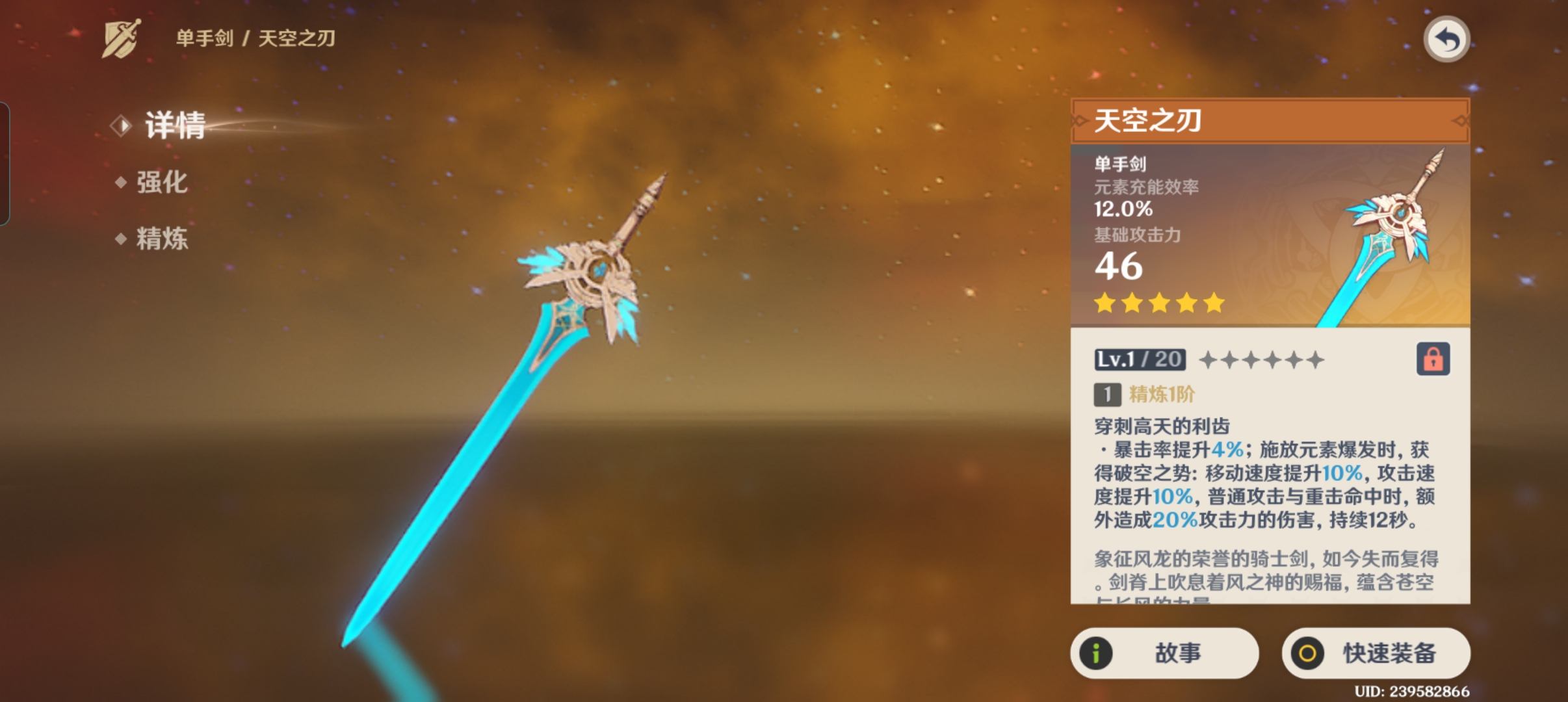Select the 详情 details tab
The image size is (1568, 702).
174,125
